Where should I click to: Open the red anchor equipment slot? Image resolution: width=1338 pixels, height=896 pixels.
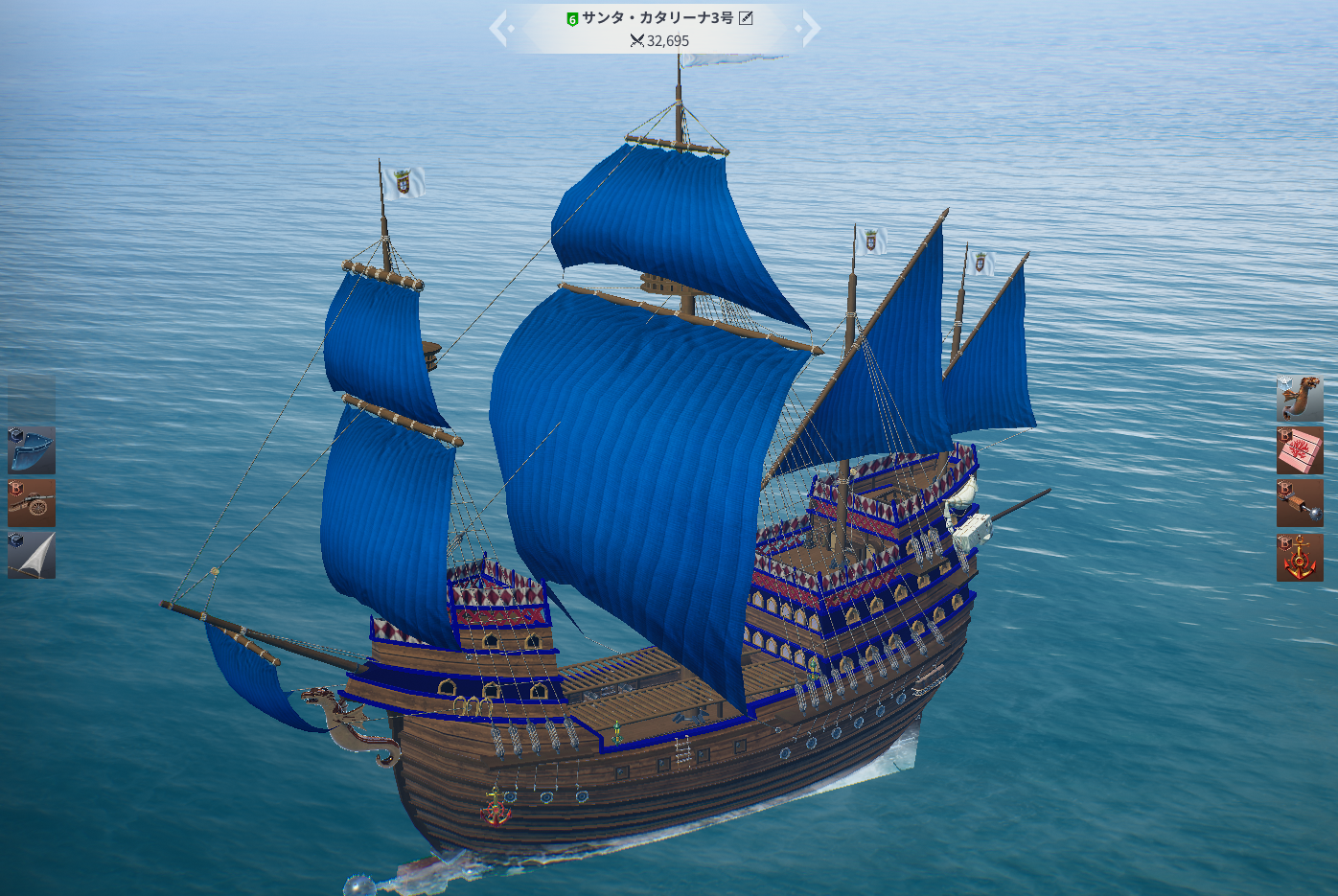pyautogui.click(x=1300, y=557)
